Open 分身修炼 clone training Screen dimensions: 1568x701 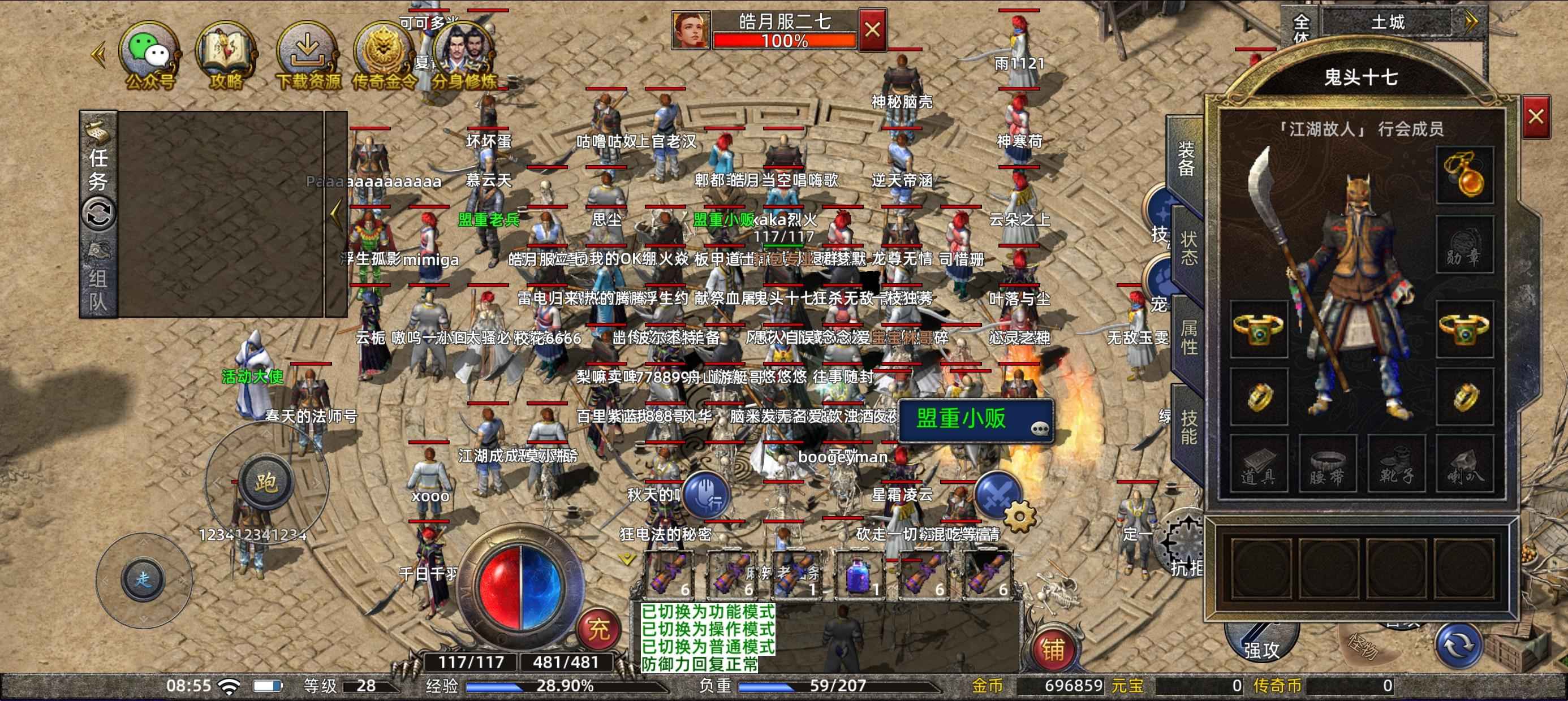click(464, 56)
